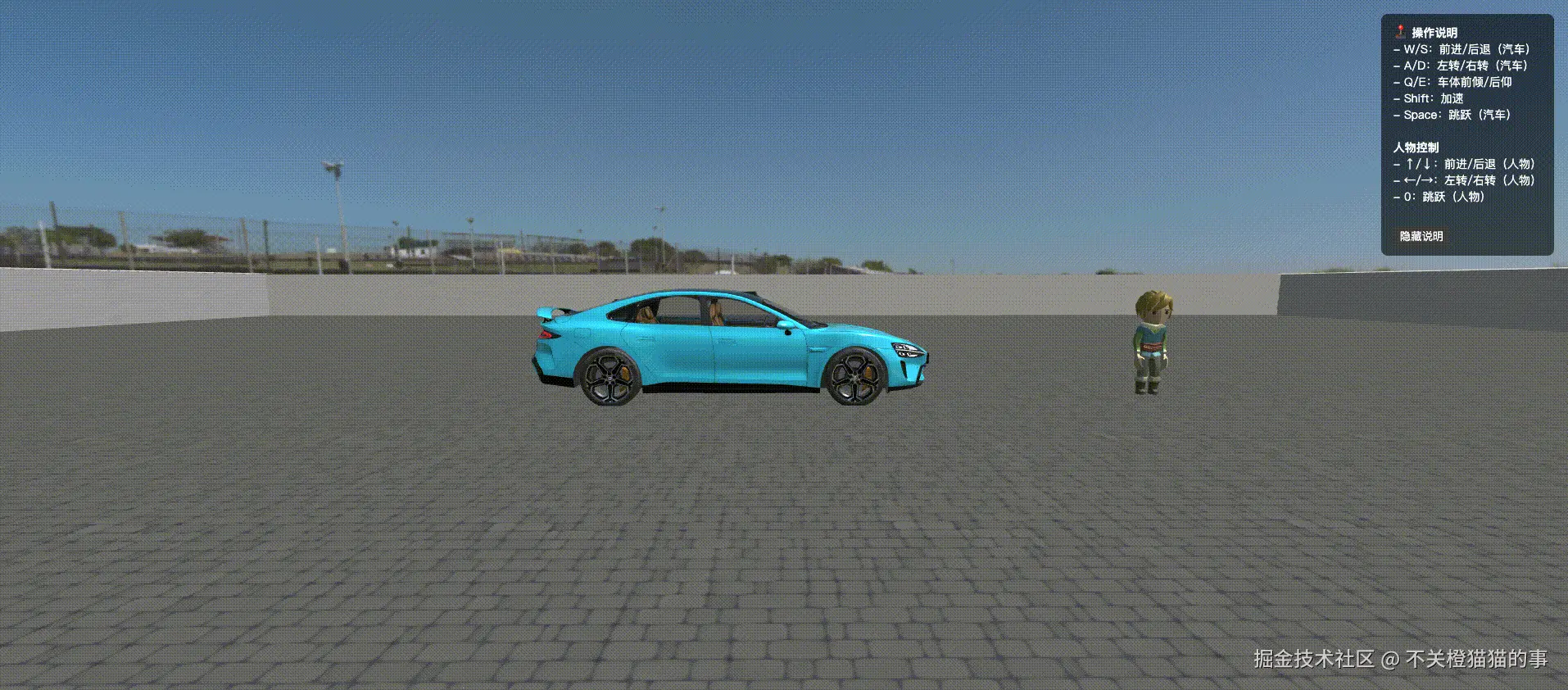Click the Q/E 车体前倾/后仰 line
The height and width of the screenshot is (690, 1568).
click(1452, 82)
